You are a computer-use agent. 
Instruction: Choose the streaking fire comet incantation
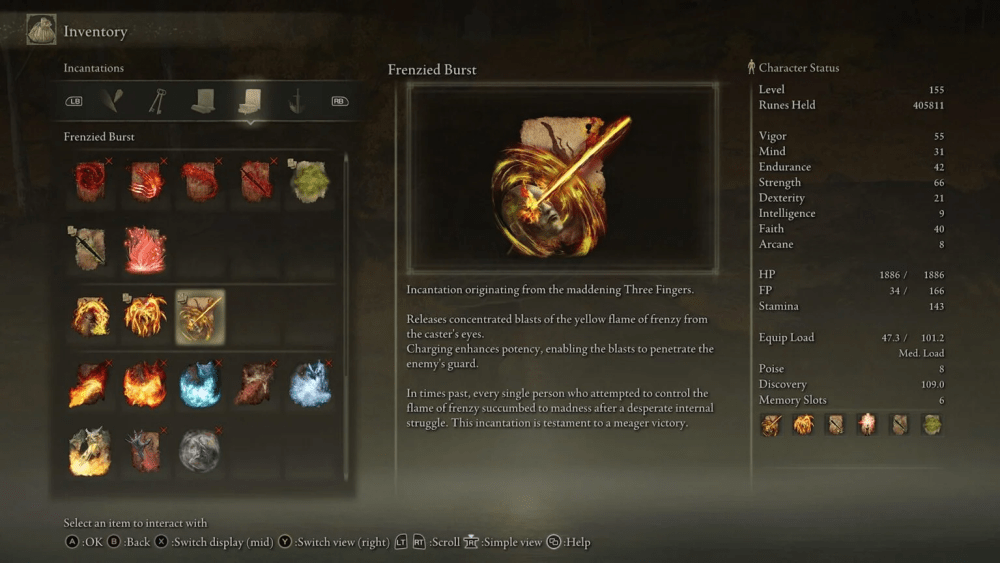(89, 384)
